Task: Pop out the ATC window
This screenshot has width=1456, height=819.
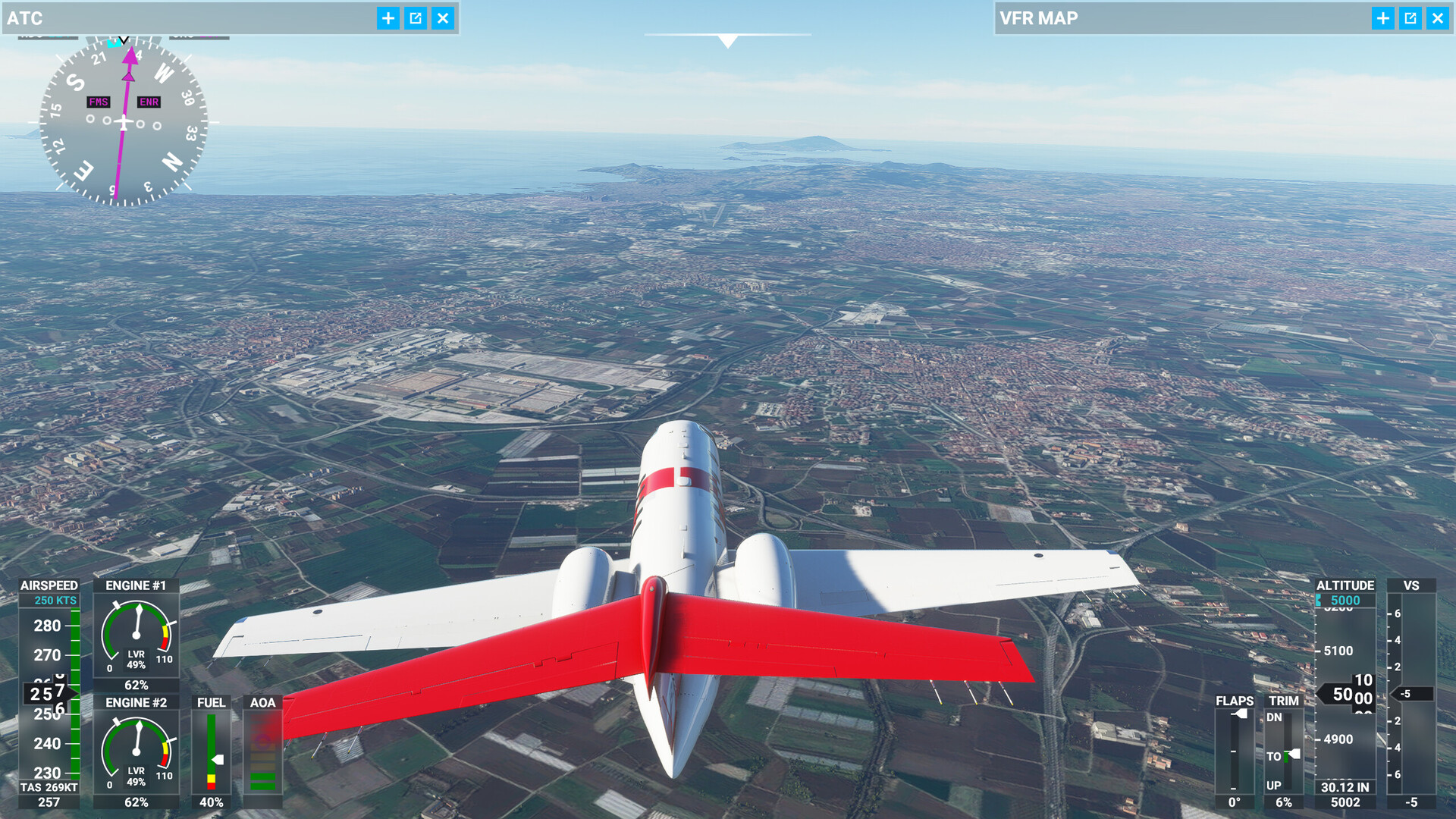Action: 416,18
